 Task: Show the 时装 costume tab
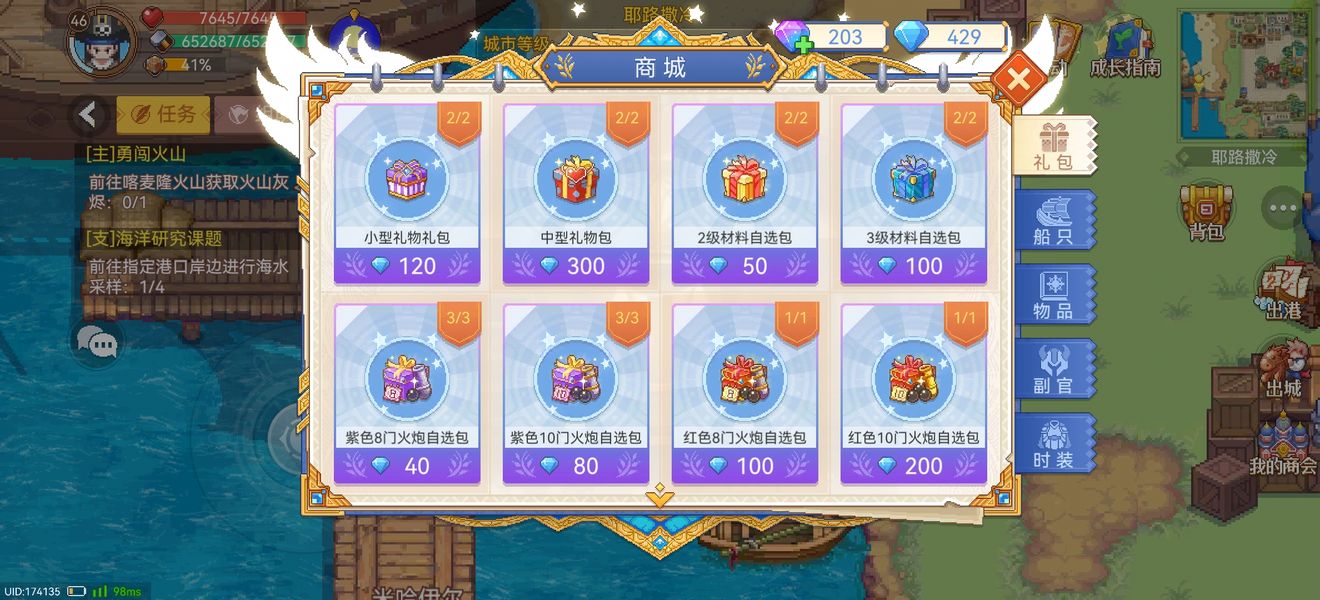coord(1054,443)
